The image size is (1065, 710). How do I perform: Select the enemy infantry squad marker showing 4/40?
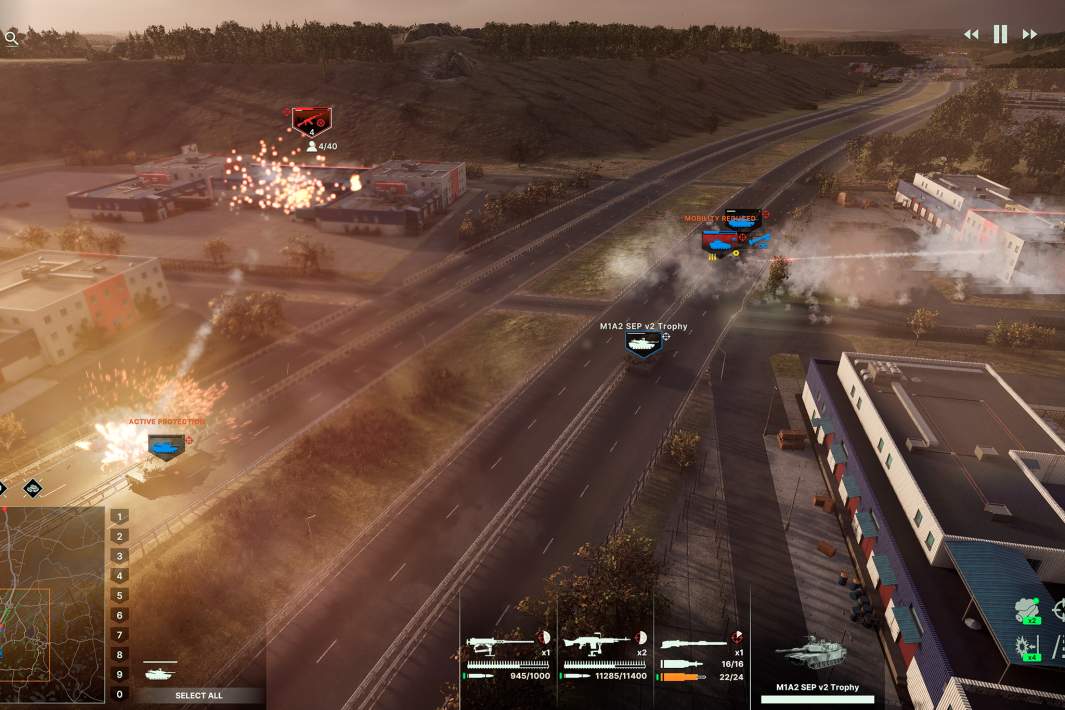(x=311, y=122)
